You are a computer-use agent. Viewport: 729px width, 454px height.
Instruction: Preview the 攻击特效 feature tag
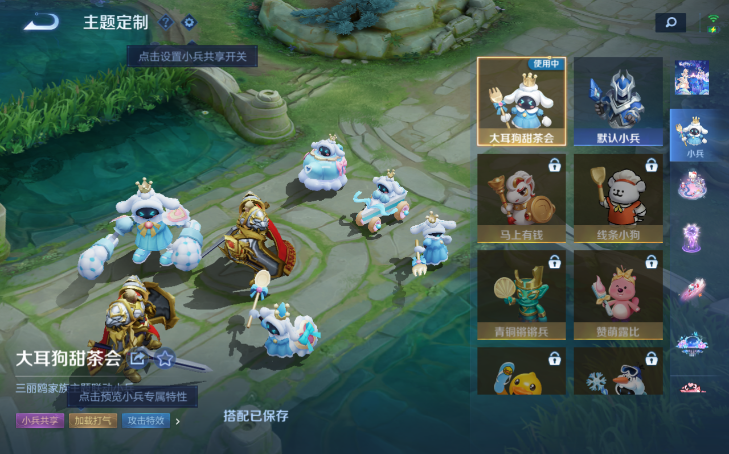pos(146,421)
